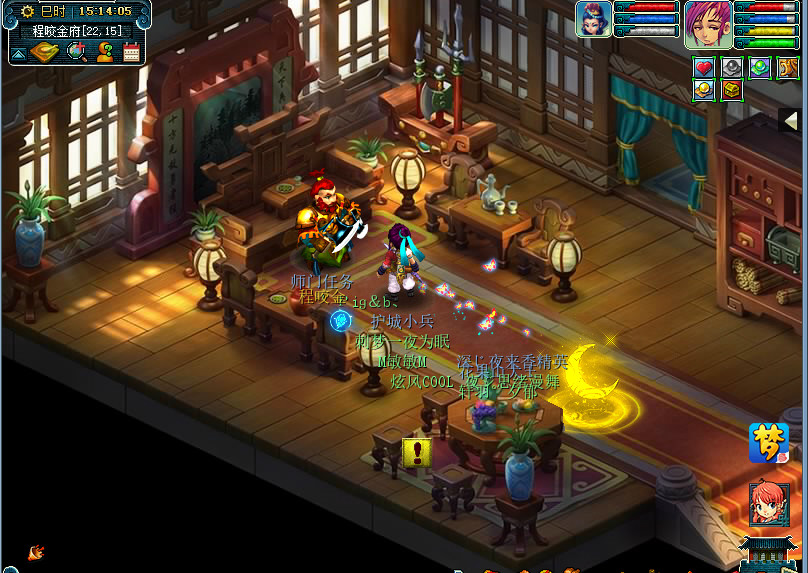Click the yellow exclamation quest marker
The width and height of the screenshot is (808, 573).
pyautogui.click(x=416, y=452)
